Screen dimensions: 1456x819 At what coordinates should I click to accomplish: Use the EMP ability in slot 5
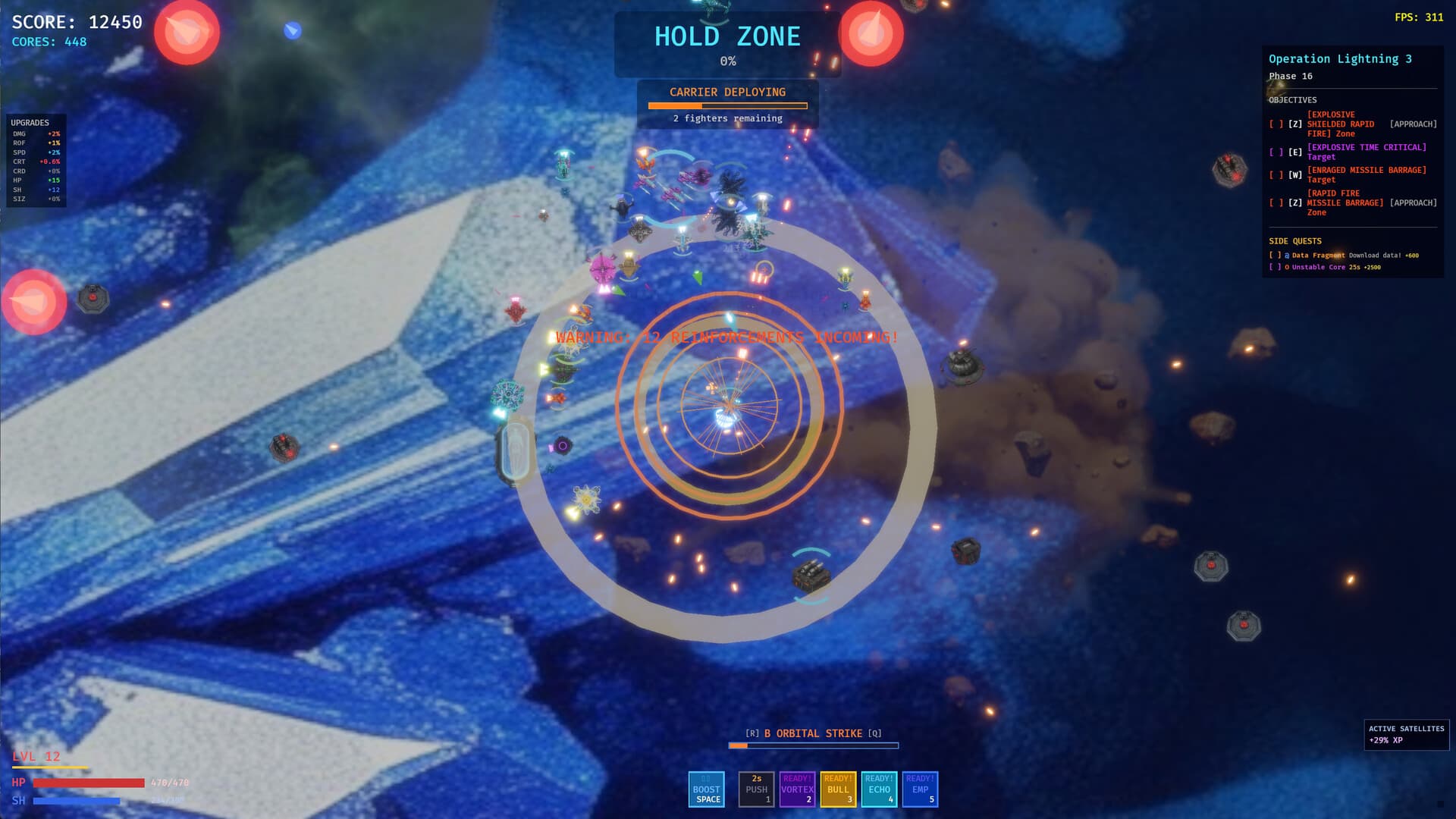coord(919,789)
